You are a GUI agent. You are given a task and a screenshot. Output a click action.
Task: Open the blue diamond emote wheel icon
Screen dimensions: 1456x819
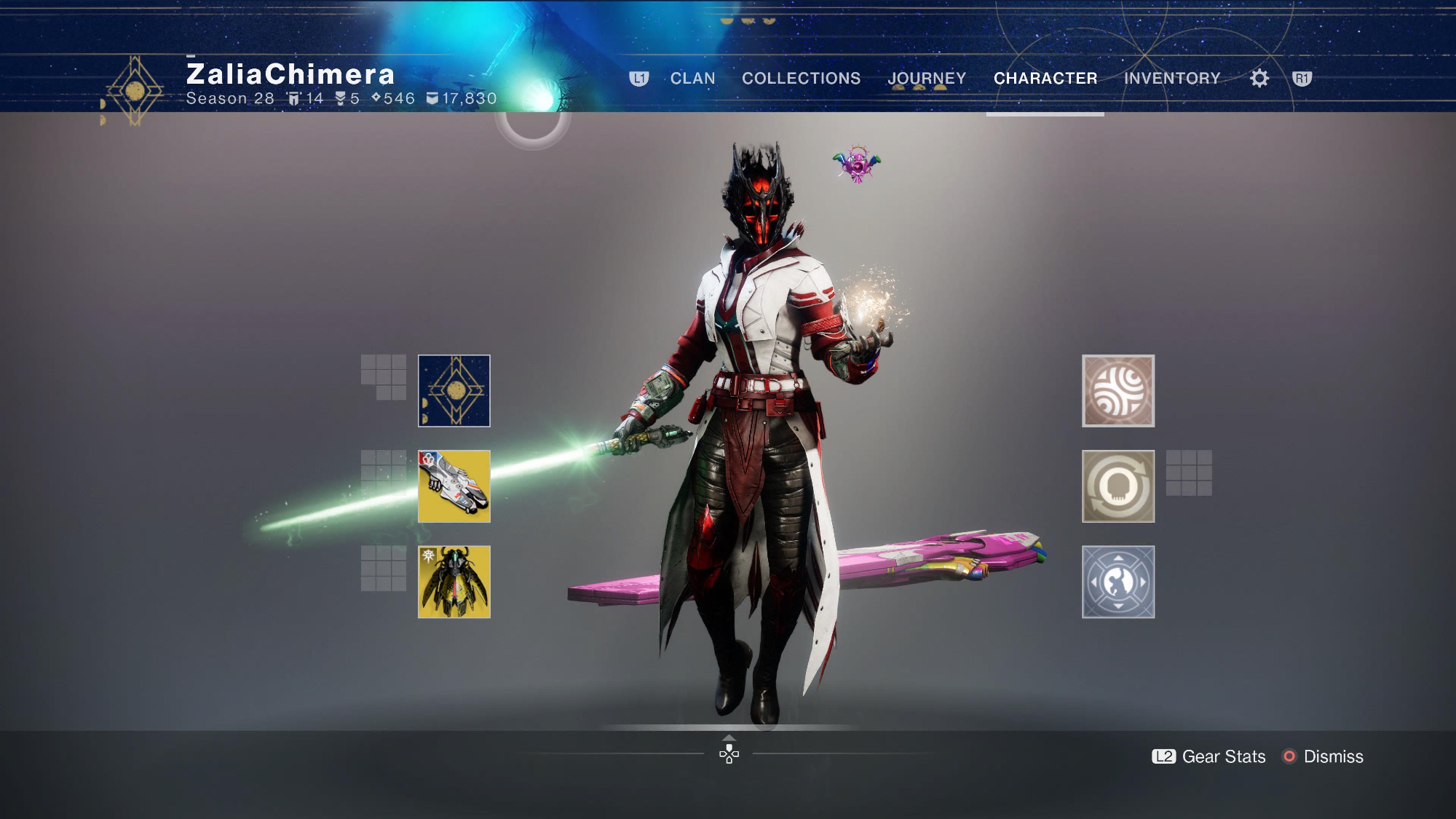1118,582
